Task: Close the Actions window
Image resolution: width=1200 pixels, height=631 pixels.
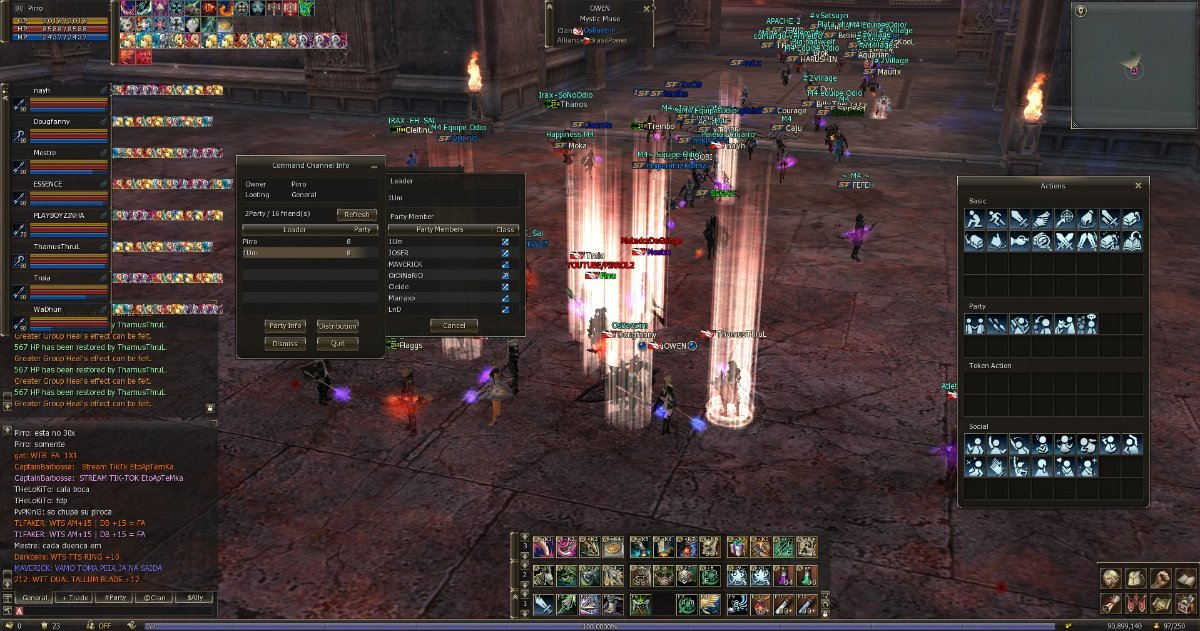Action: click(1138, 186)
